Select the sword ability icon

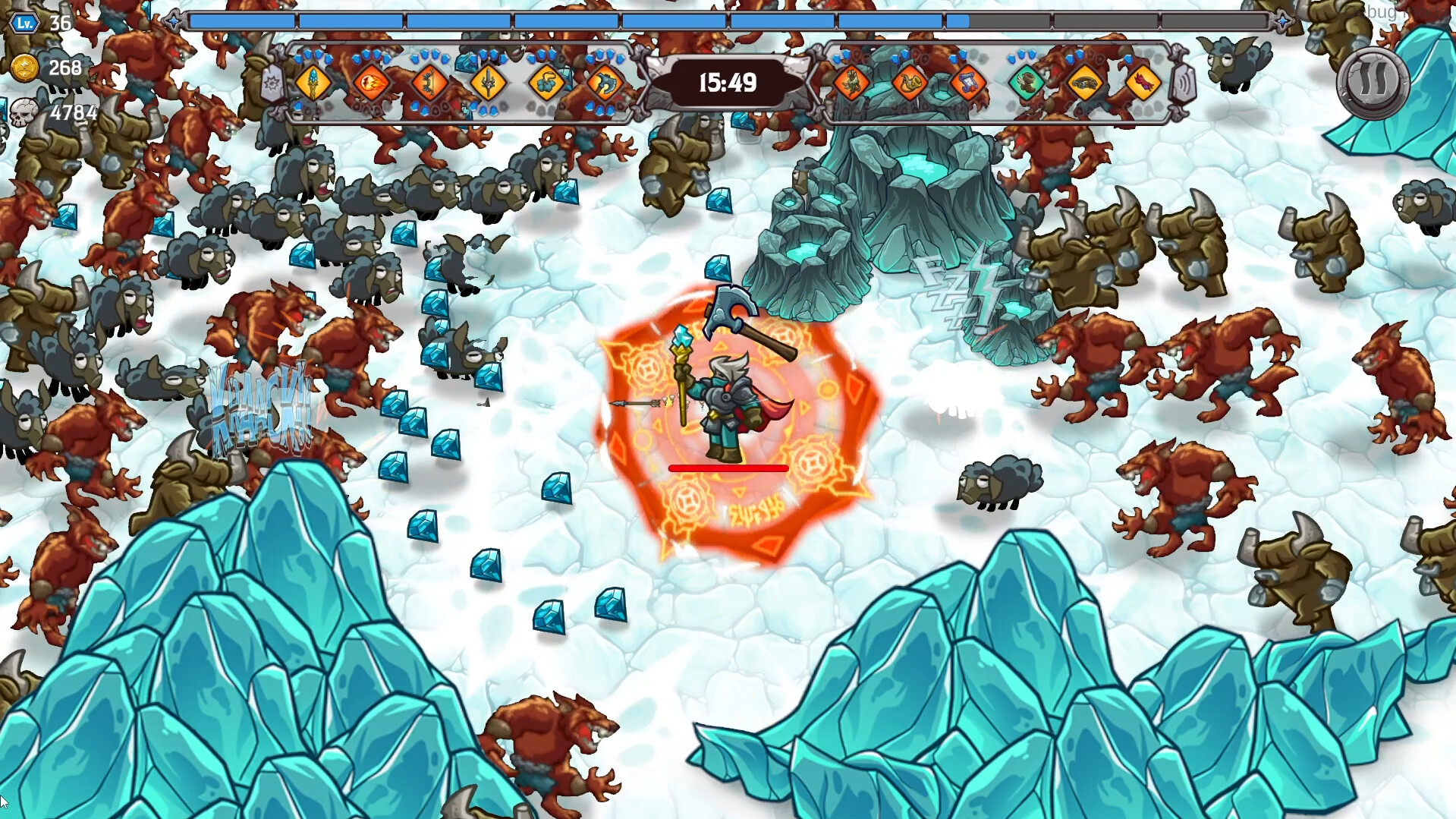coord(489,83)
